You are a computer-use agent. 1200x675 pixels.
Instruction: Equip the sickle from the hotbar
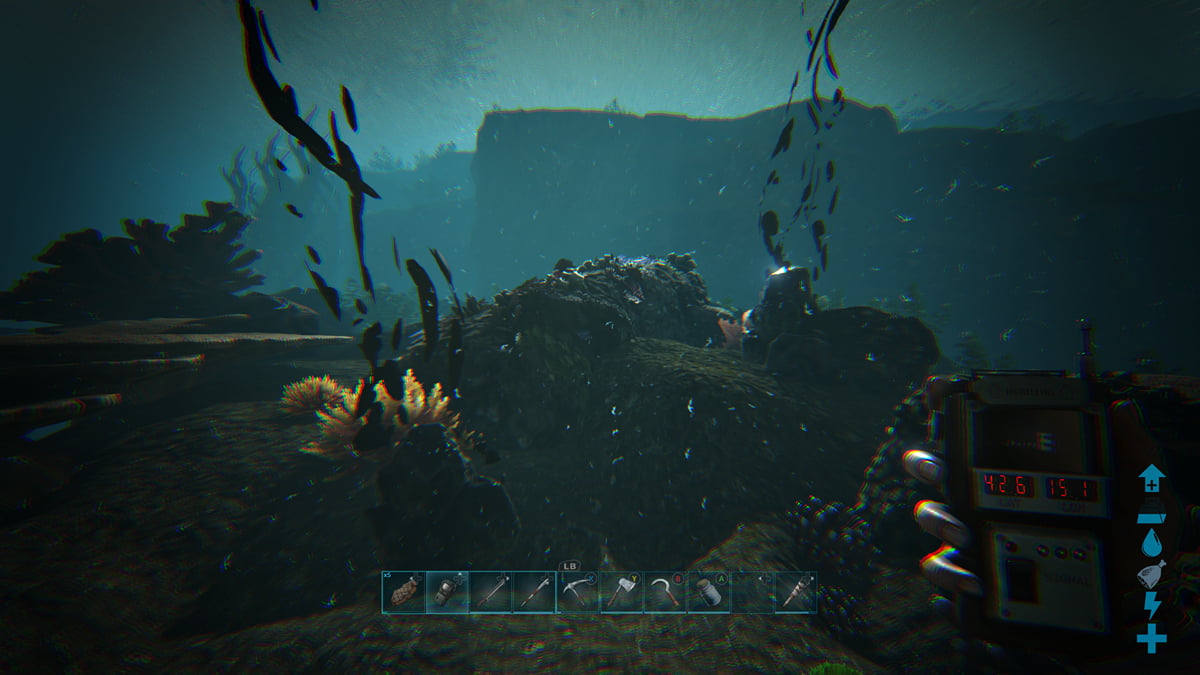pyautogui.click(x=665, y=592)
